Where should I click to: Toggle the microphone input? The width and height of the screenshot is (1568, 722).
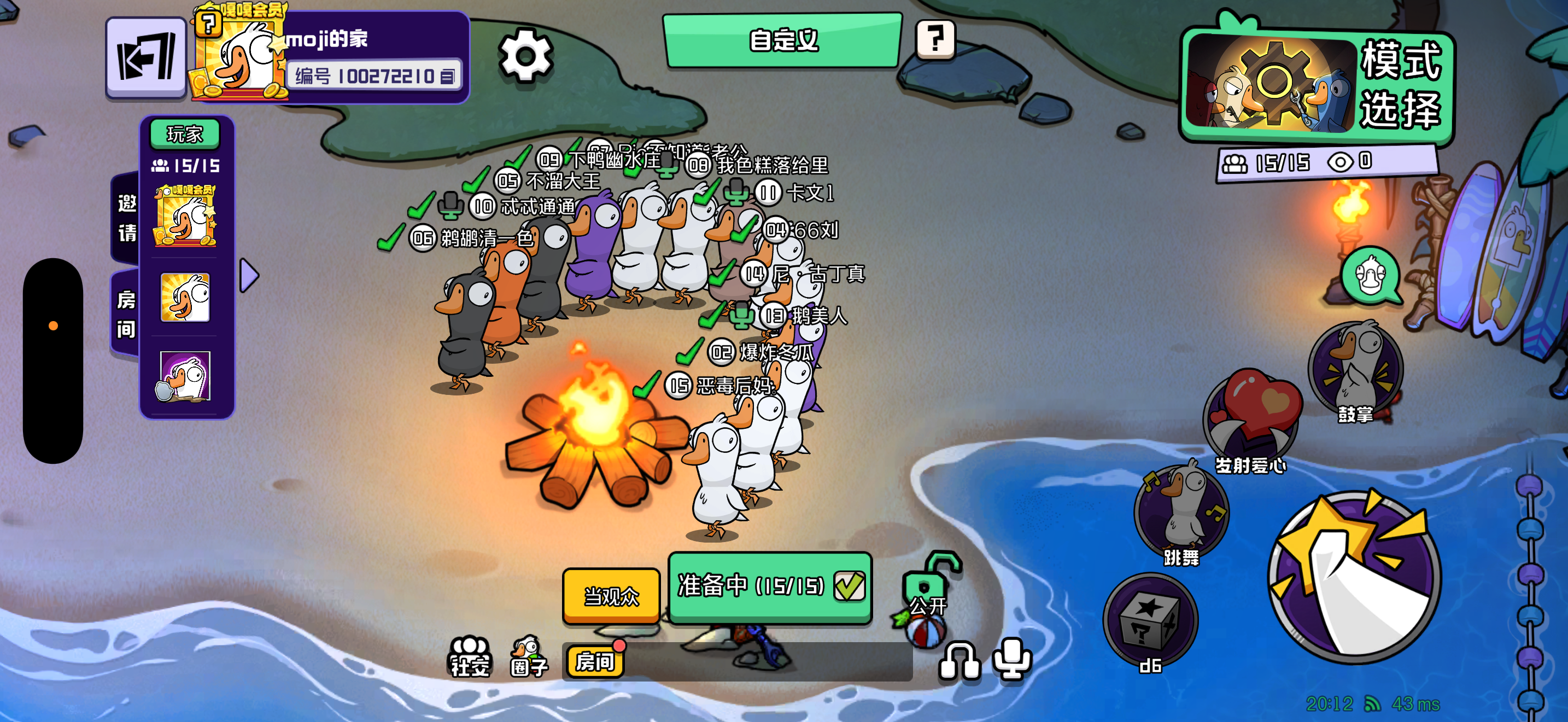[x=1011, y=659]
